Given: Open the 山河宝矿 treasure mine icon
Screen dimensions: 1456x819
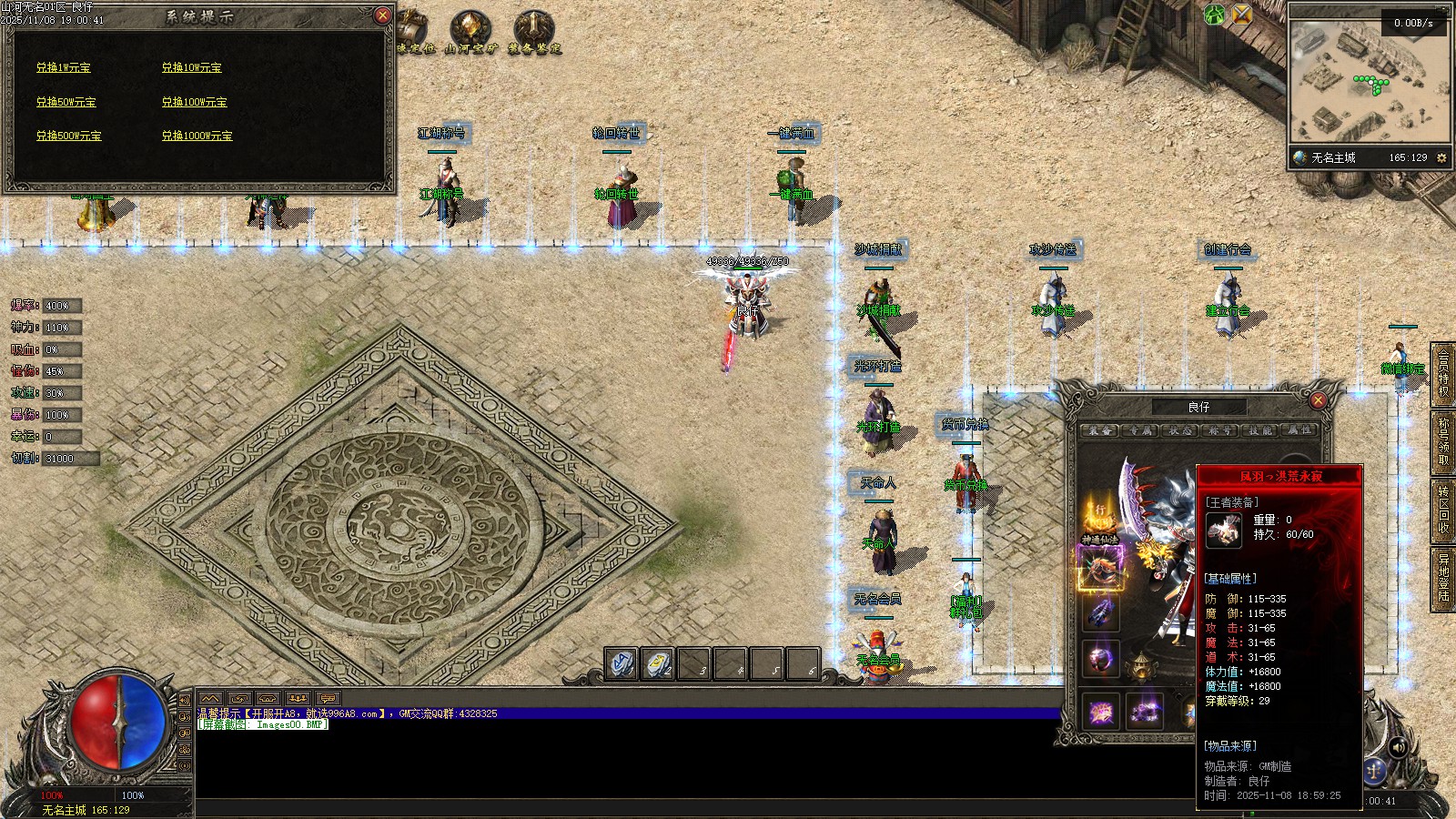Looking at the screenshot, I should [x=470, y=31].
